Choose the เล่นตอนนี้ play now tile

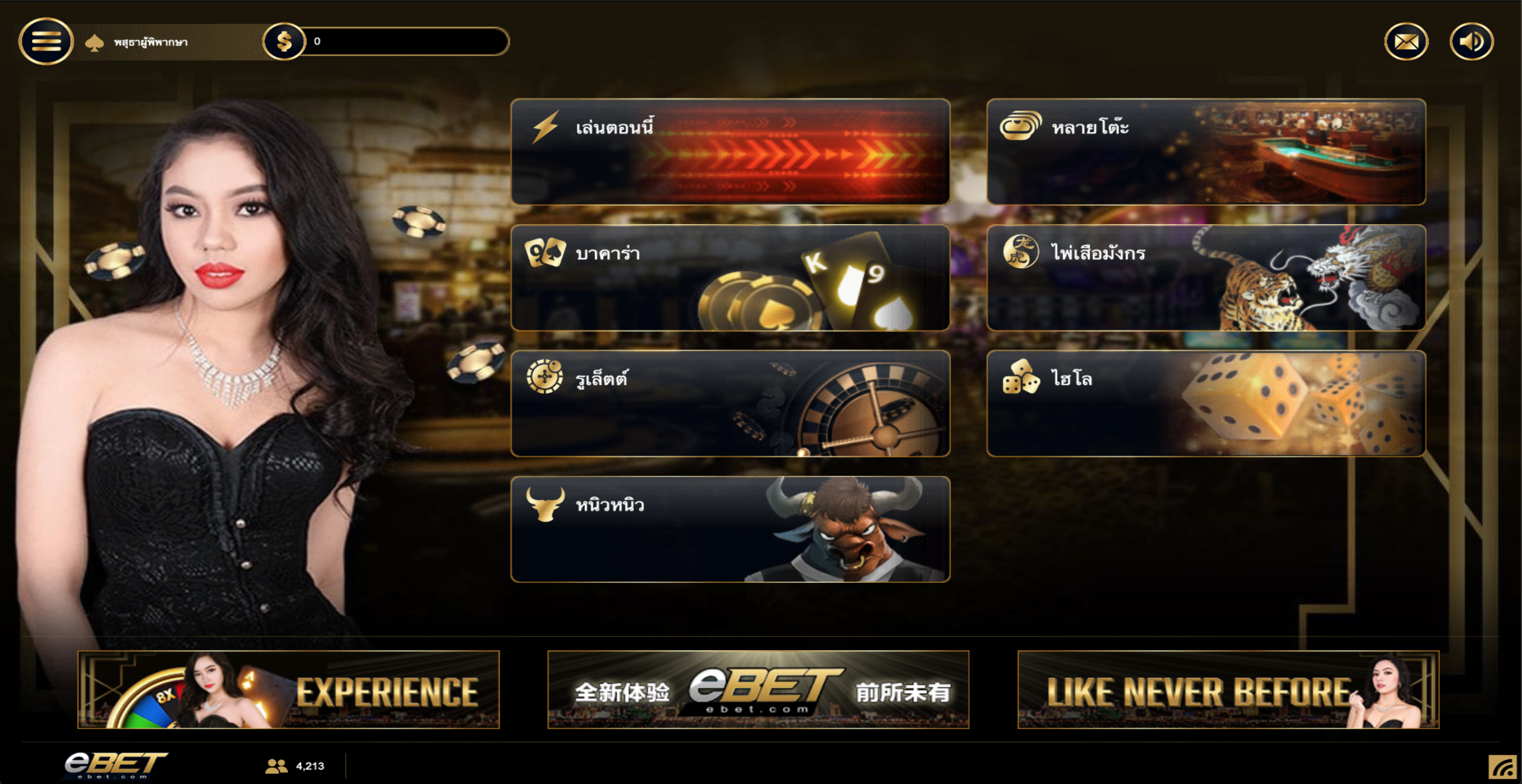click(730, 152)
